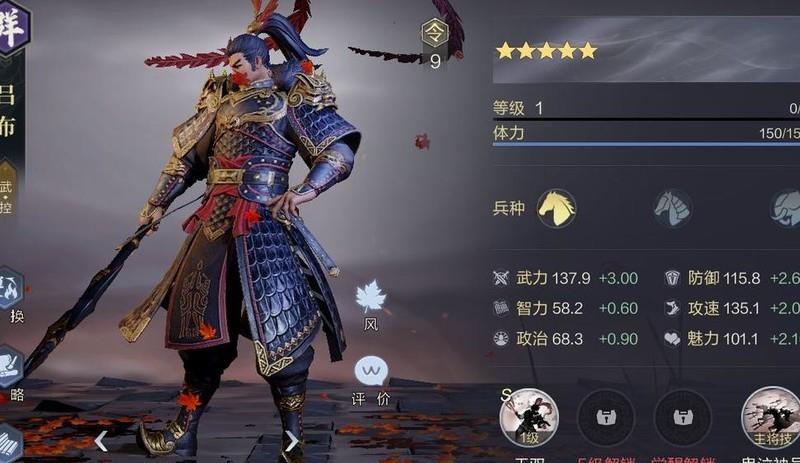Choose the golden cavalry horse troop type
800x463 pixels.
coord(557,208)
